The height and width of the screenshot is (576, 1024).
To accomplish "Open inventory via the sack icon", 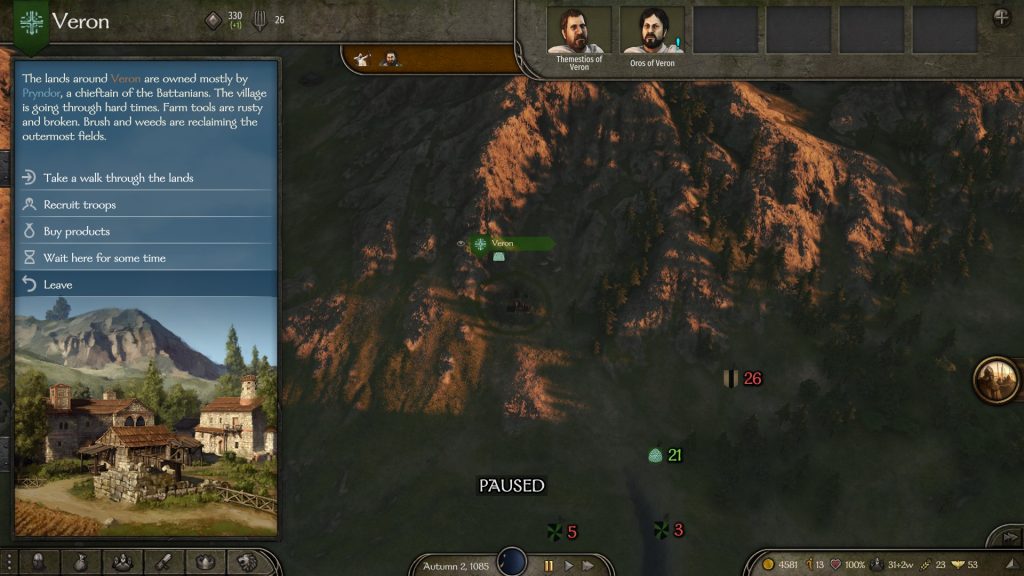I will (x=81, y=562).
